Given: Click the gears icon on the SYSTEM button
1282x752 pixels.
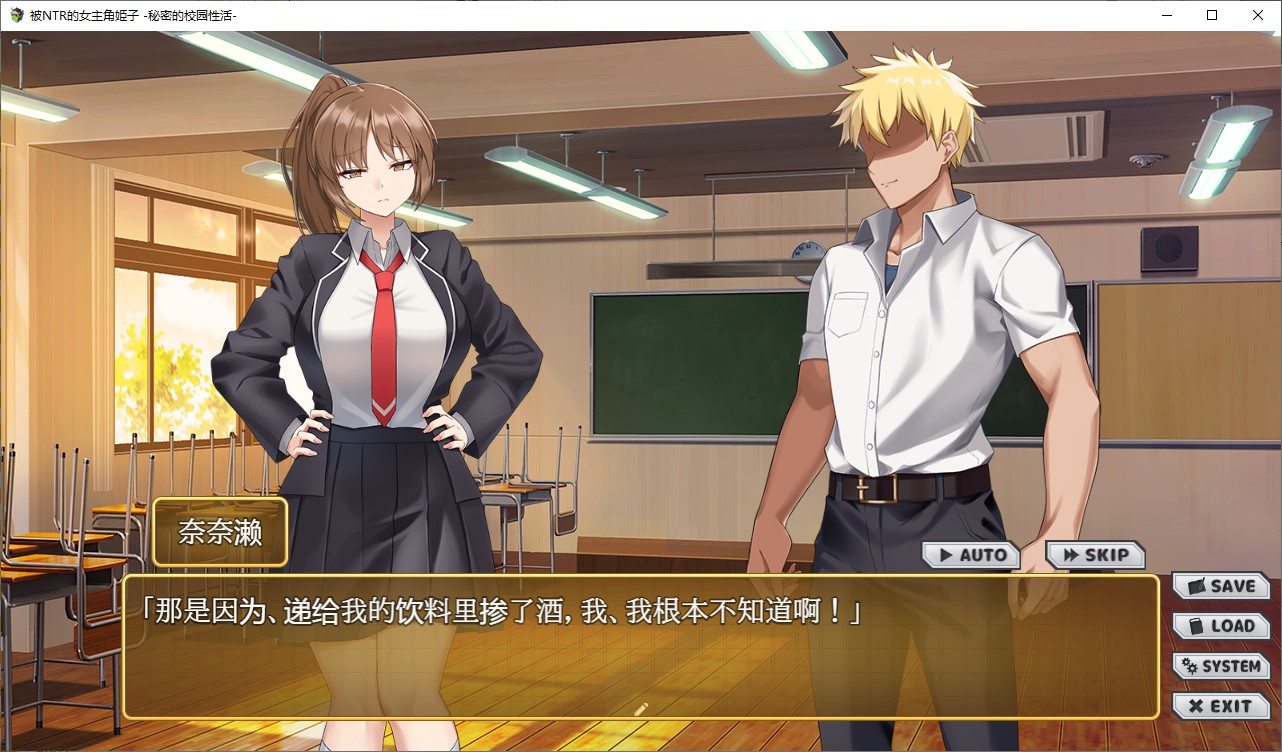Looking at the screenshot, I should 1189,665.
